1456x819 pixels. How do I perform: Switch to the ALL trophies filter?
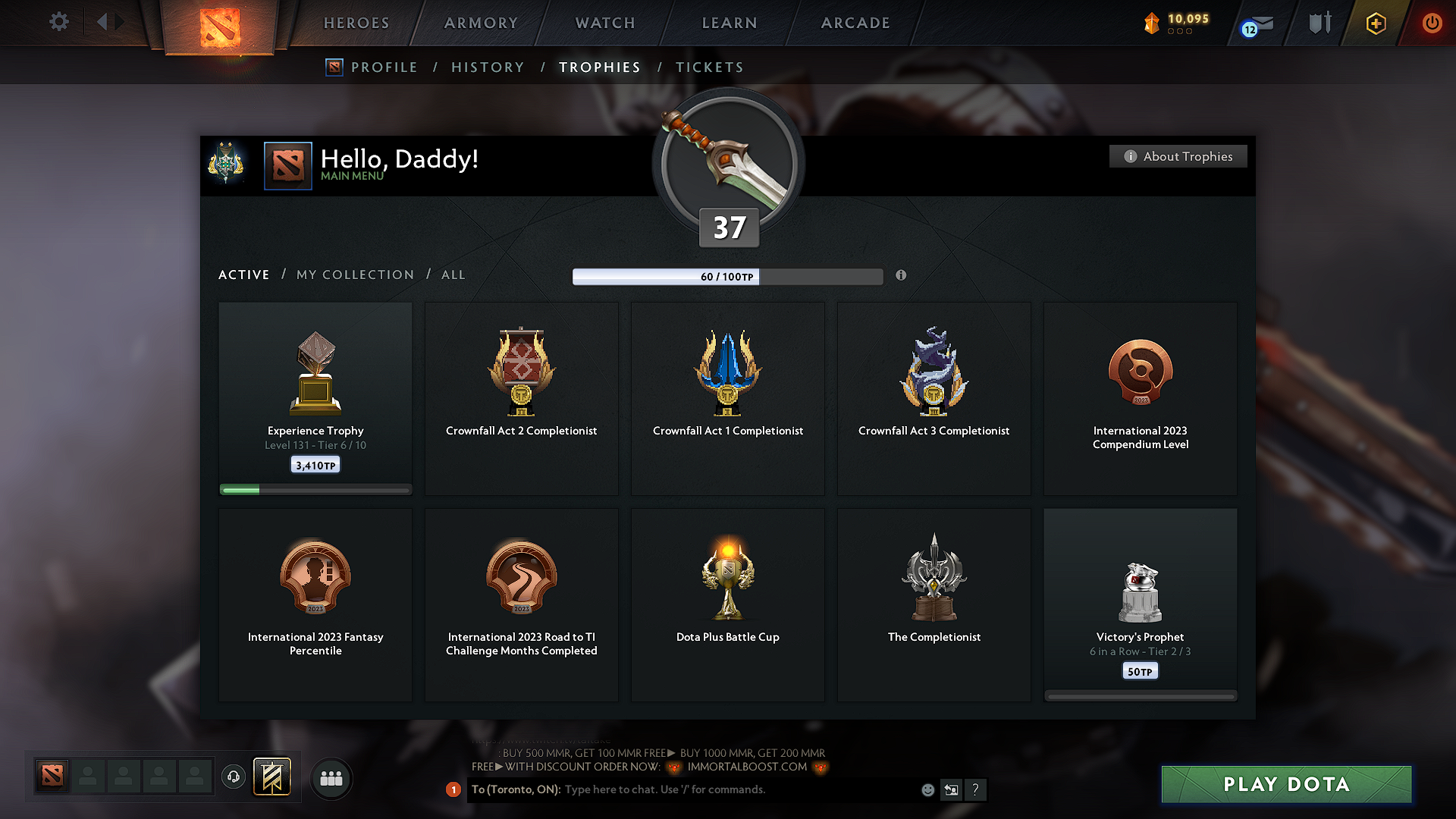point(453,275)
